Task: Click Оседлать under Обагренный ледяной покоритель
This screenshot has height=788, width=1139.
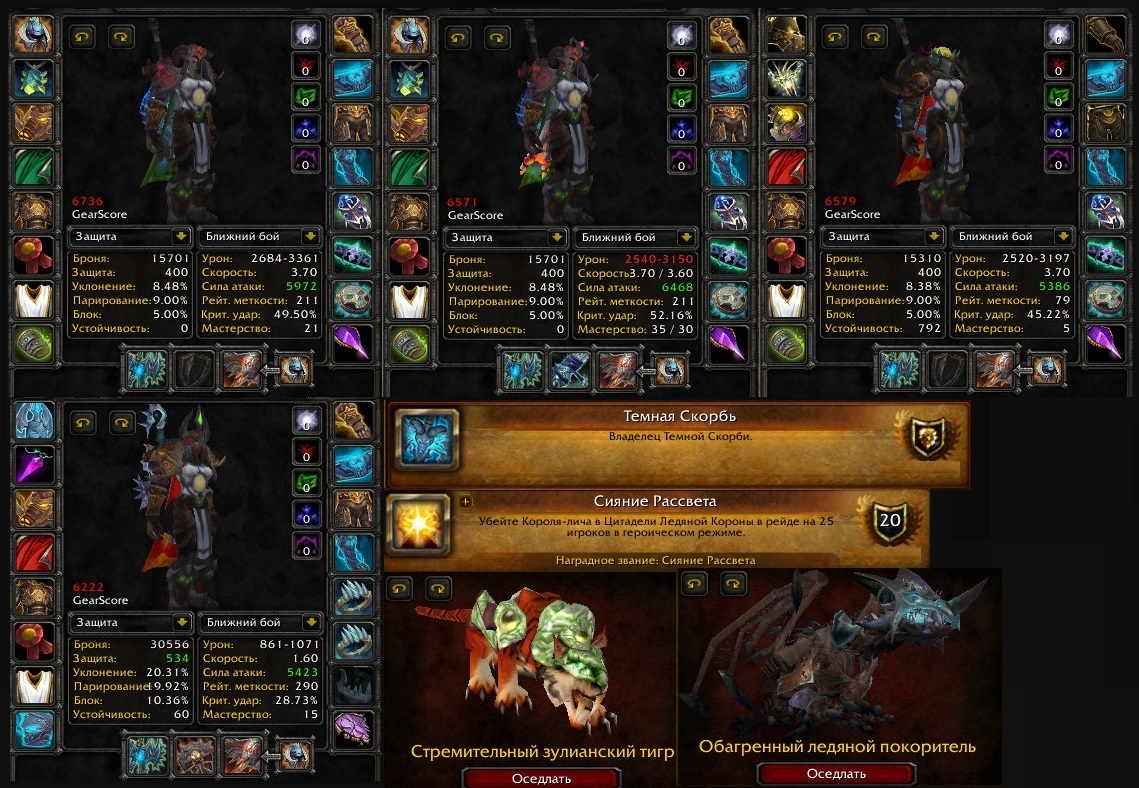Action: click(836, 773)
